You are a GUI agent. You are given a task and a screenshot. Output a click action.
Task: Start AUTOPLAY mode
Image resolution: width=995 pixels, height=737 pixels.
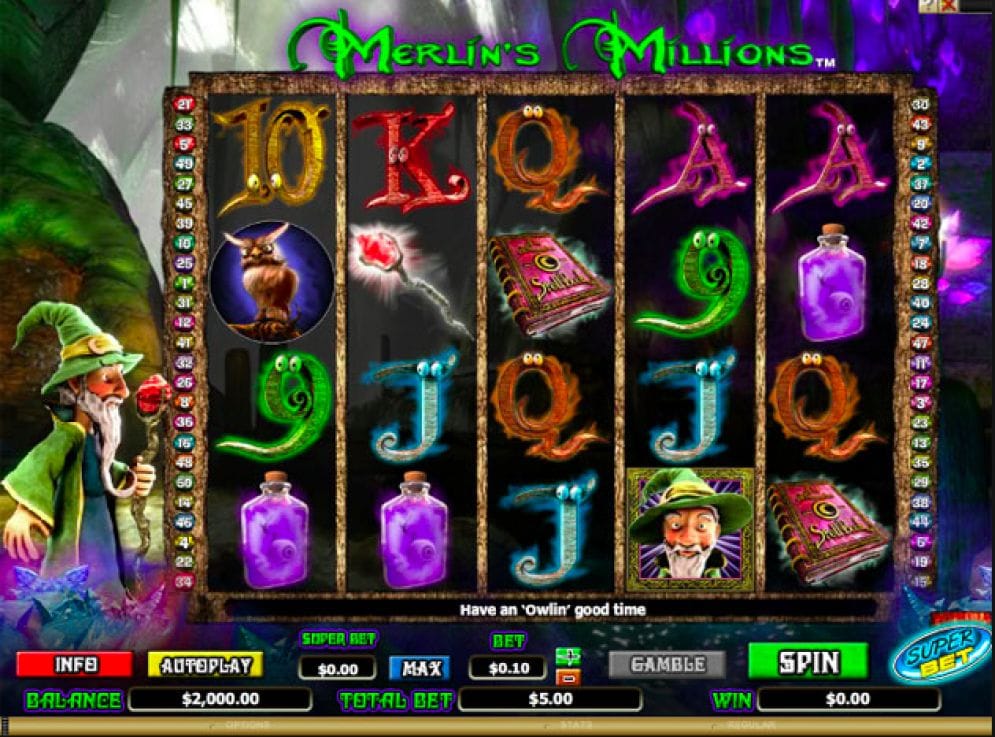(205, 664)
